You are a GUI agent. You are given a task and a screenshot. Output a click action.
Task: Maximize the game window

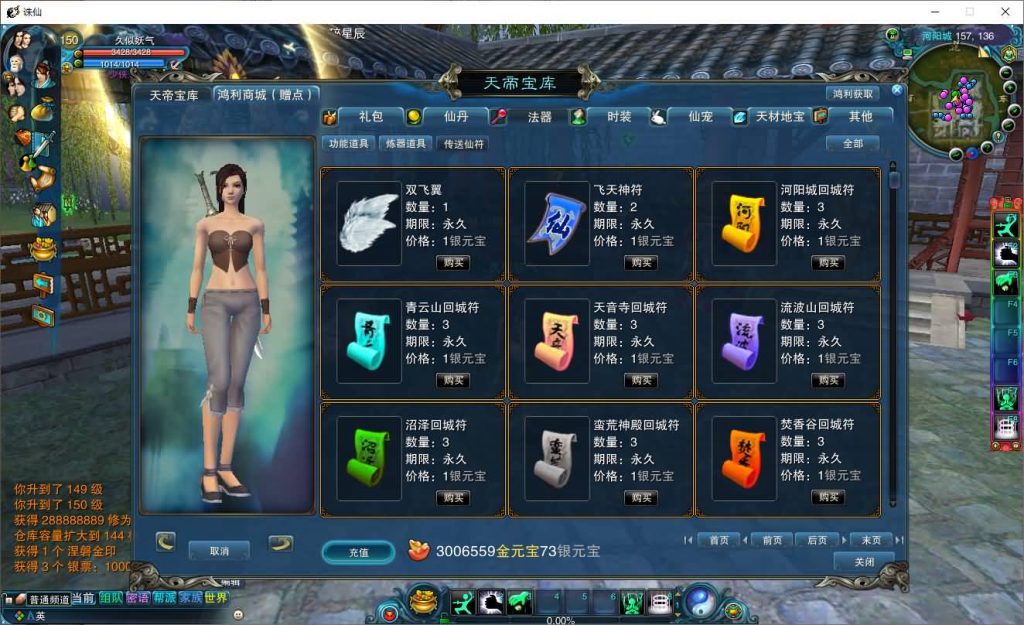969,11
